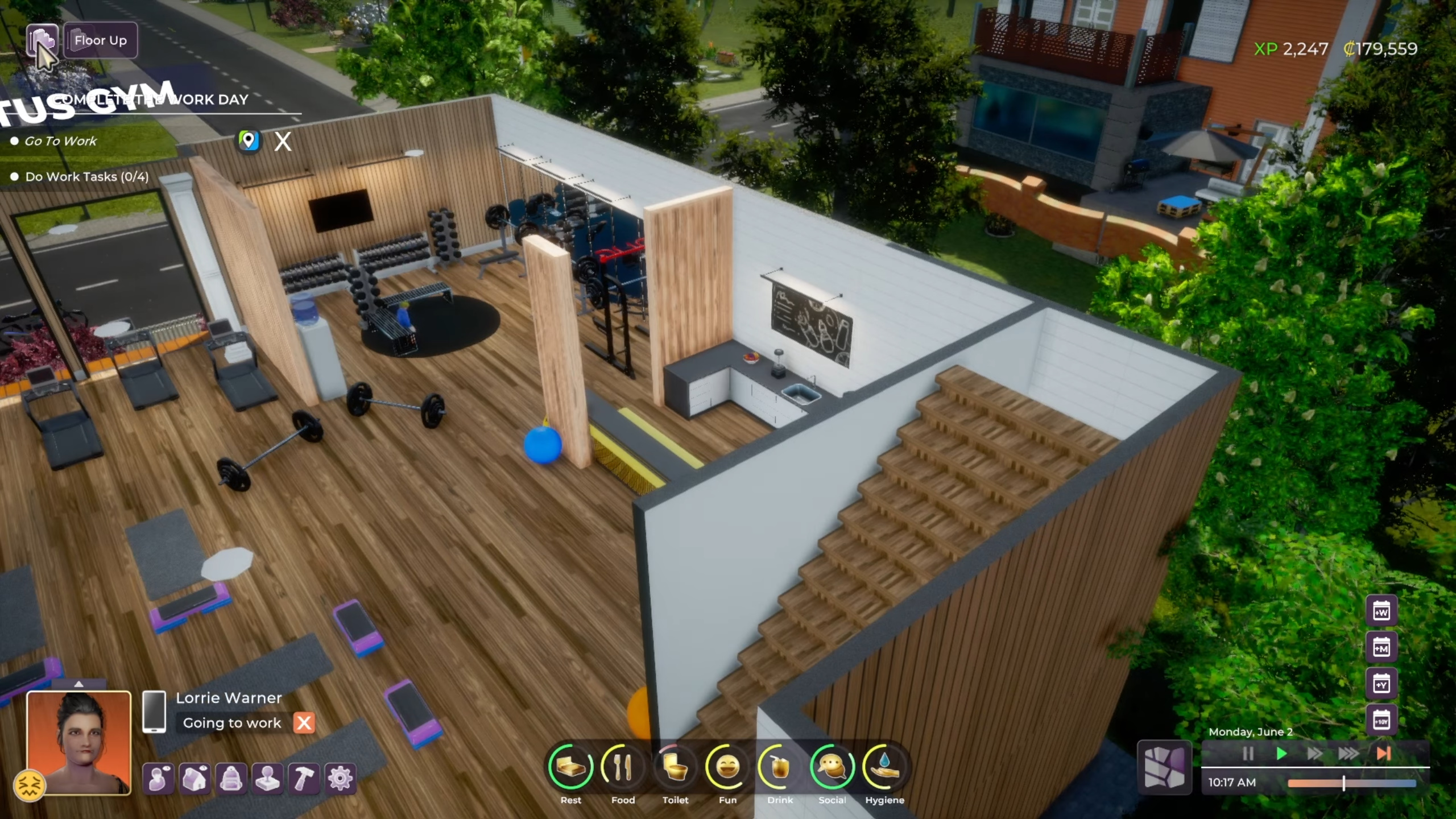The width and height of the screenshot is (1456, 819).
Task: Open the backpack inventory icon
Action: click(x=231, y=779)
